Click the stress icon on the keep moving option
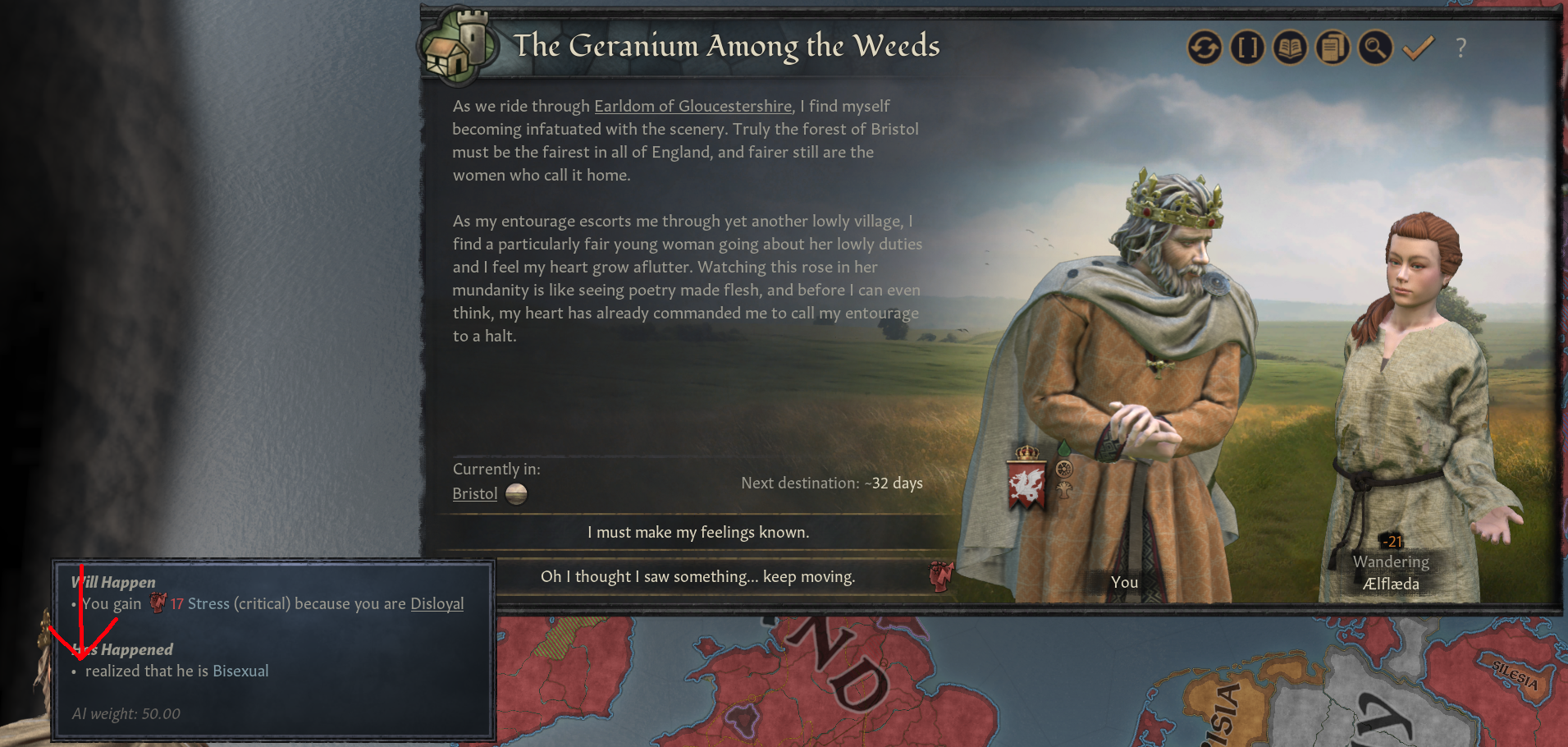Image resolution: width=1568 pixels, height=747 pixels. (x=940, y=577)
